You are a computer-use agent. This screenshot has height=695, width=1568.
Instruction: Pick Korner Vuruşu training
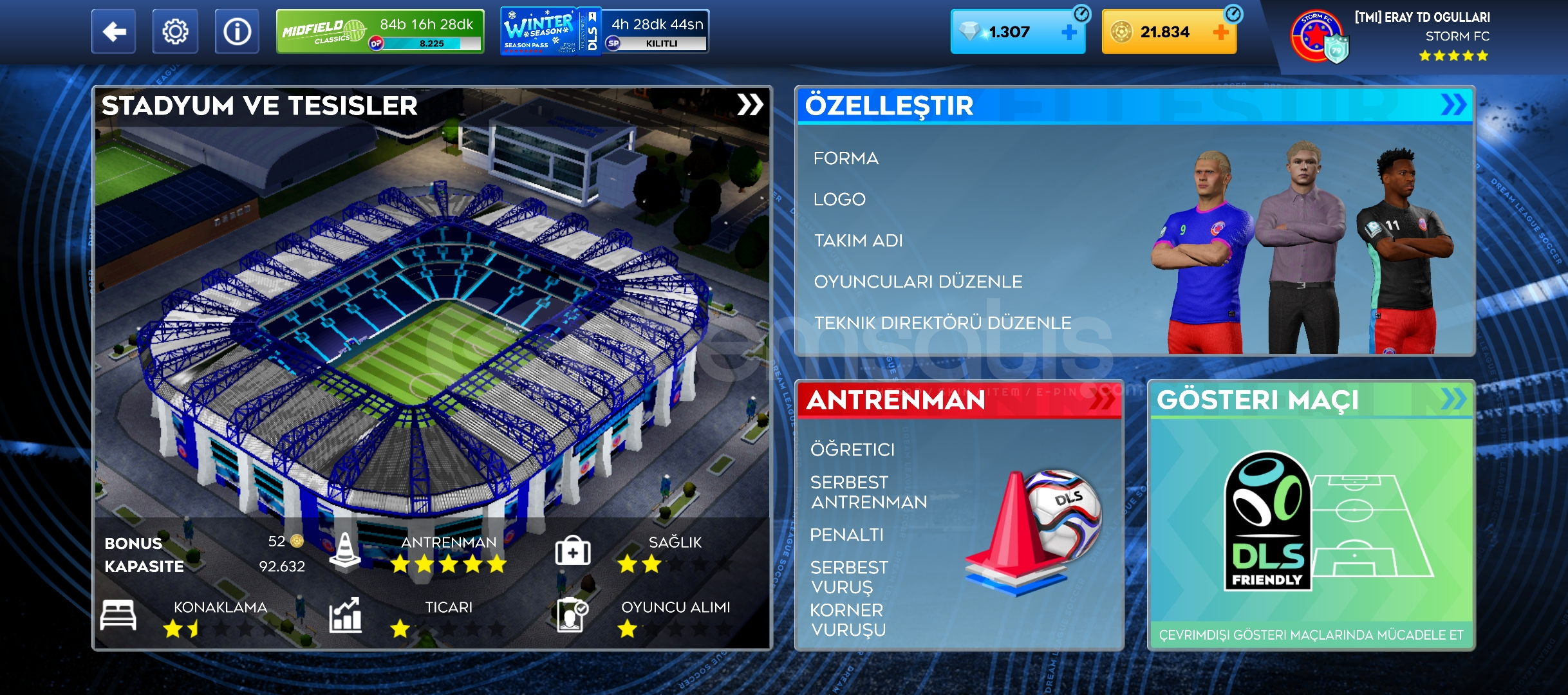[x=848, y=620]
